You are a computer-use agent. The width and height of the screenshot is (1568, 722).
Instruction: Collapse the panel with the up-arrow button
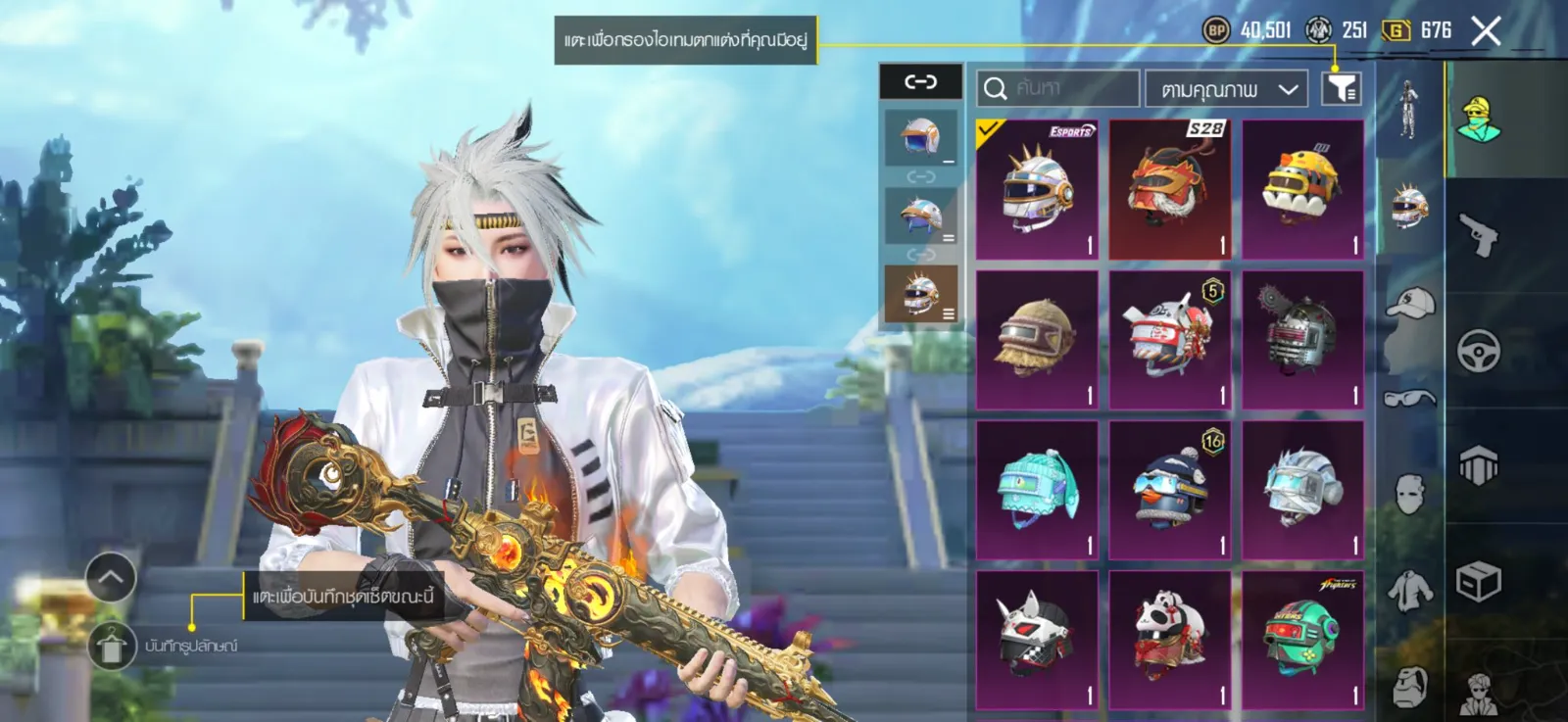[x=111, y=578]
